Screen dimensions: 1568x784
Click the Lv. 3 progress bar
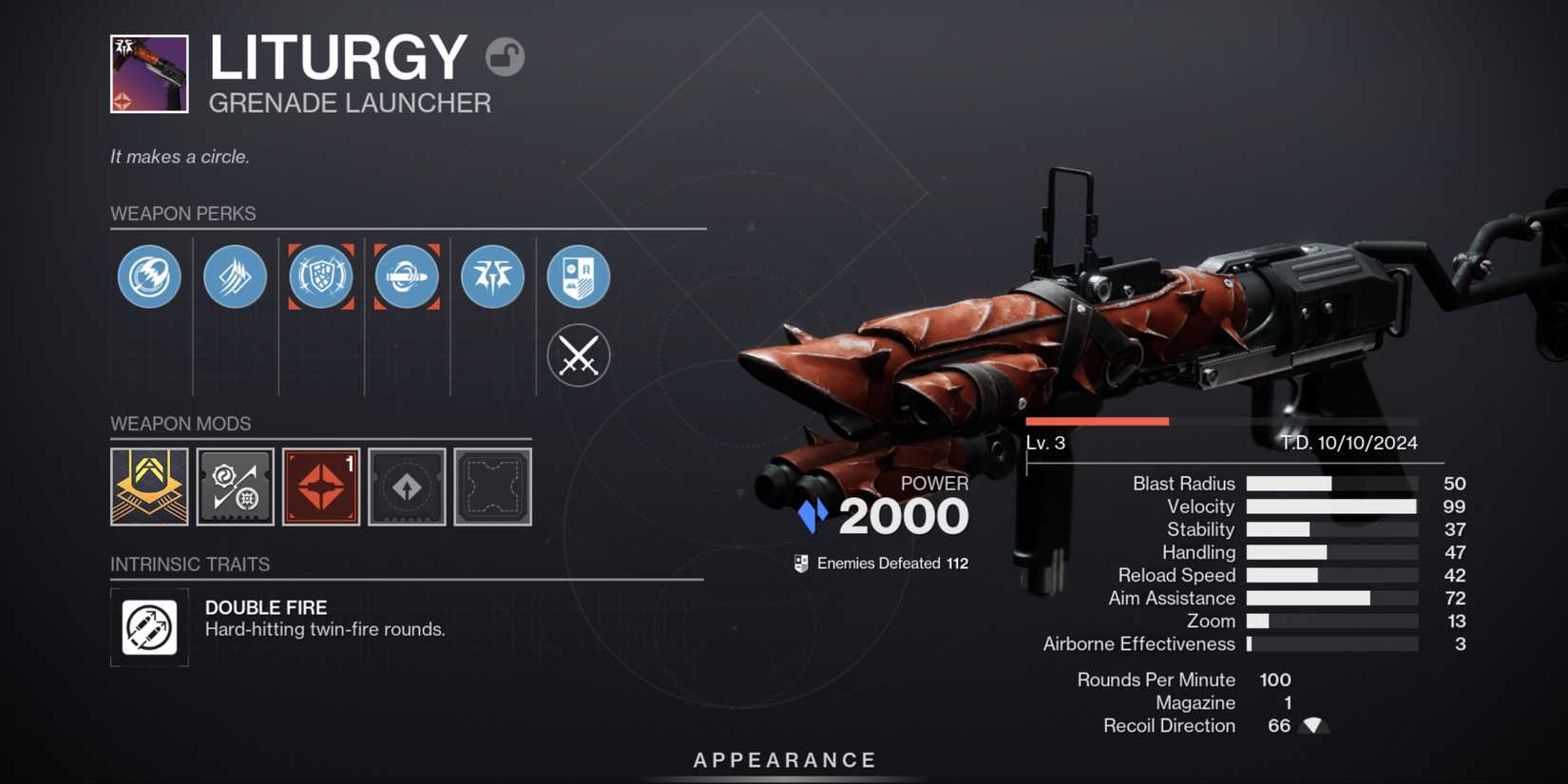pos(1098,420)
